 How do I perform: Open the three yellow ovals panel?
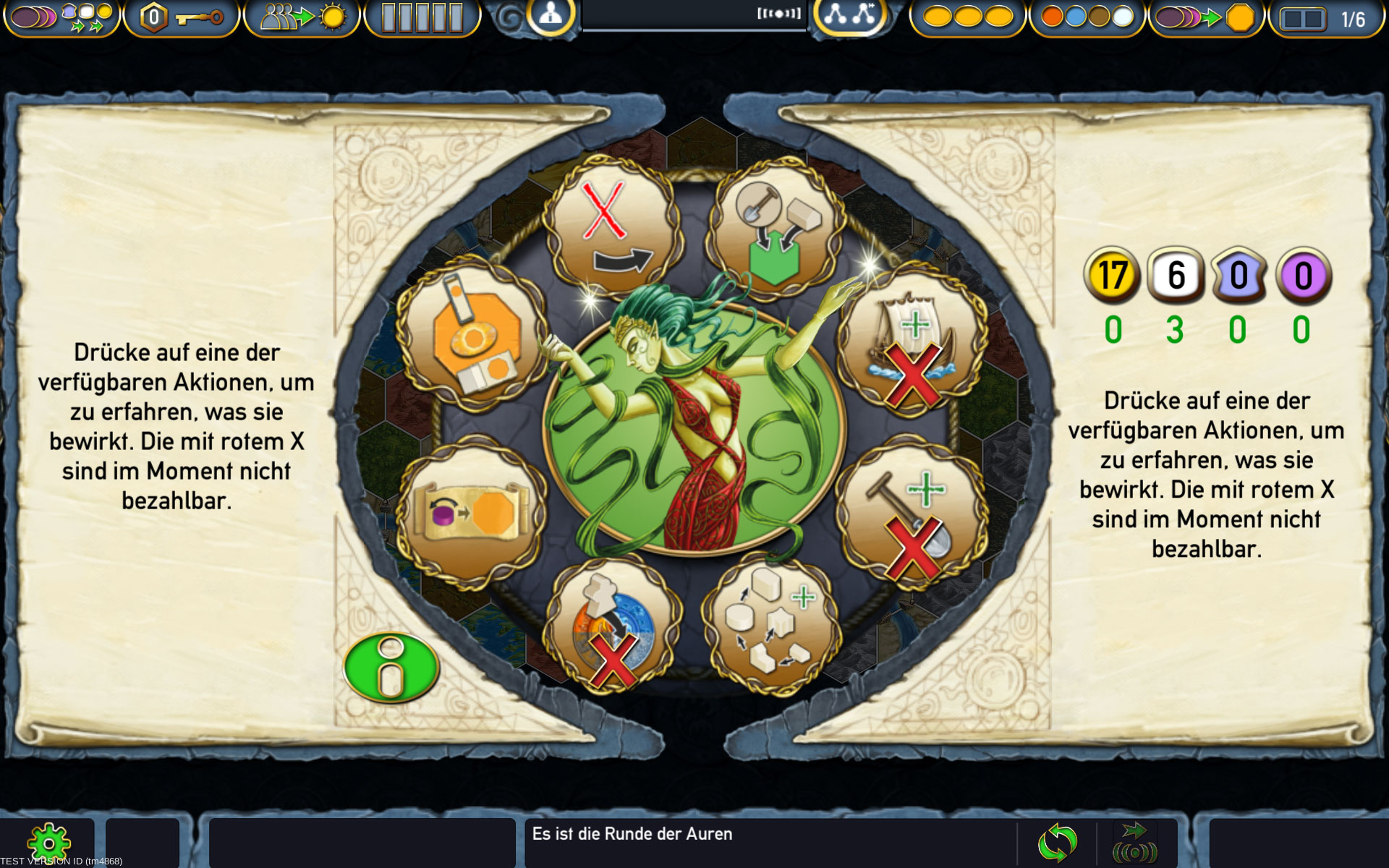tap(968, 18)
